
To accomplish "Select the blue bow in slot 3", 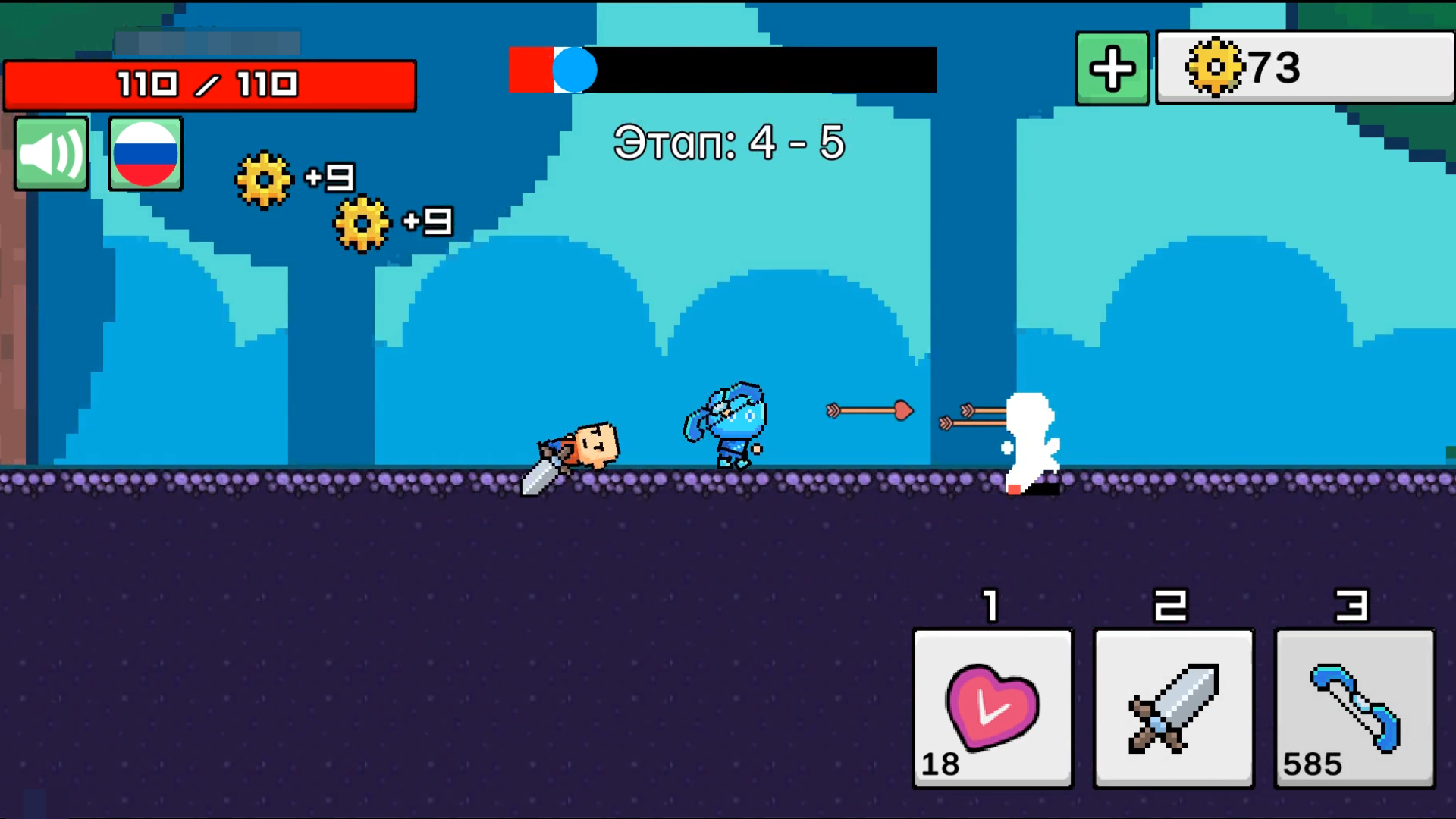I will pyautogui.click(x=1354, y=709).
